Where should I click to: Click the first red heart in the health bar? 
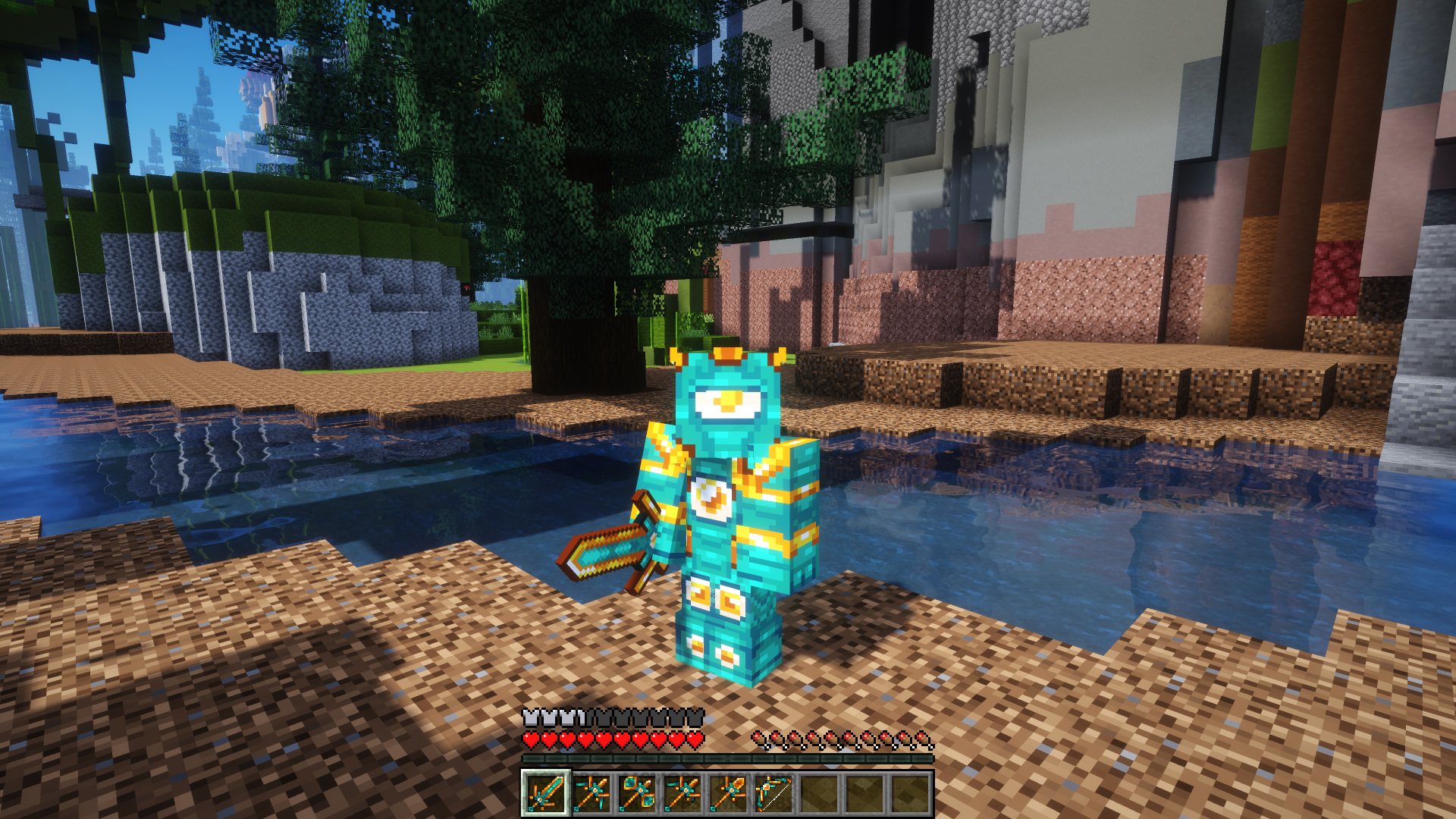coord(530,739)
